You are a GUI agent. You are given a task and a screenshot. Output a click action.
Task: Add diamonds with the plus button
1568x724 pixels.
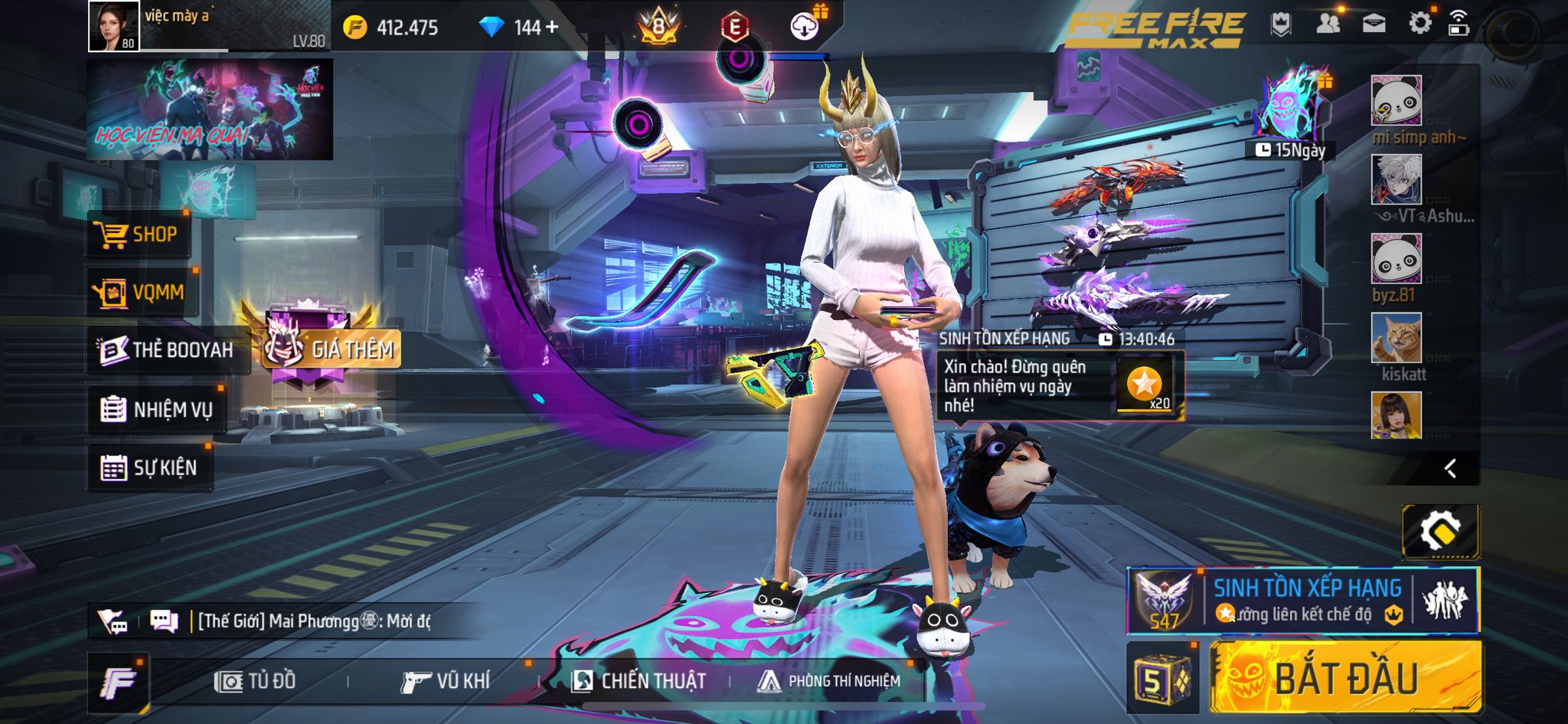552,28
